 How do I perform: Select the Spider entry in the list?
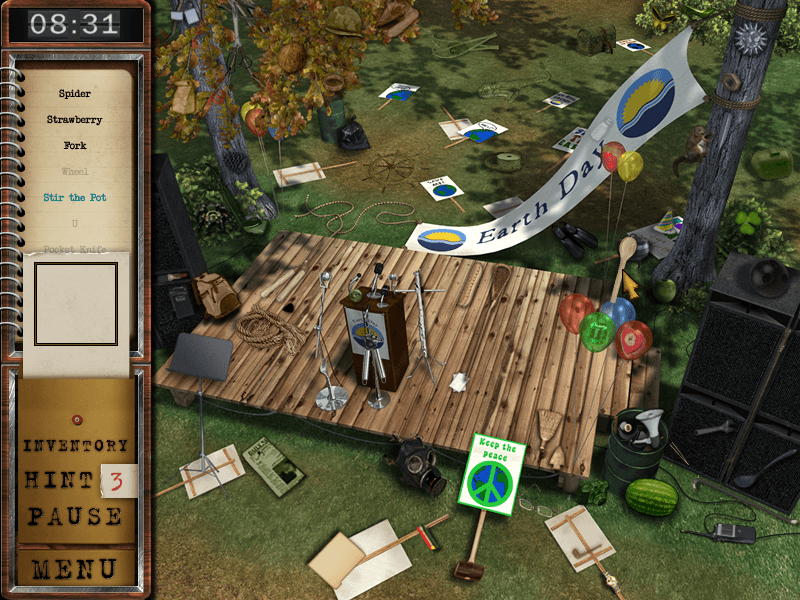coord(75,94)
